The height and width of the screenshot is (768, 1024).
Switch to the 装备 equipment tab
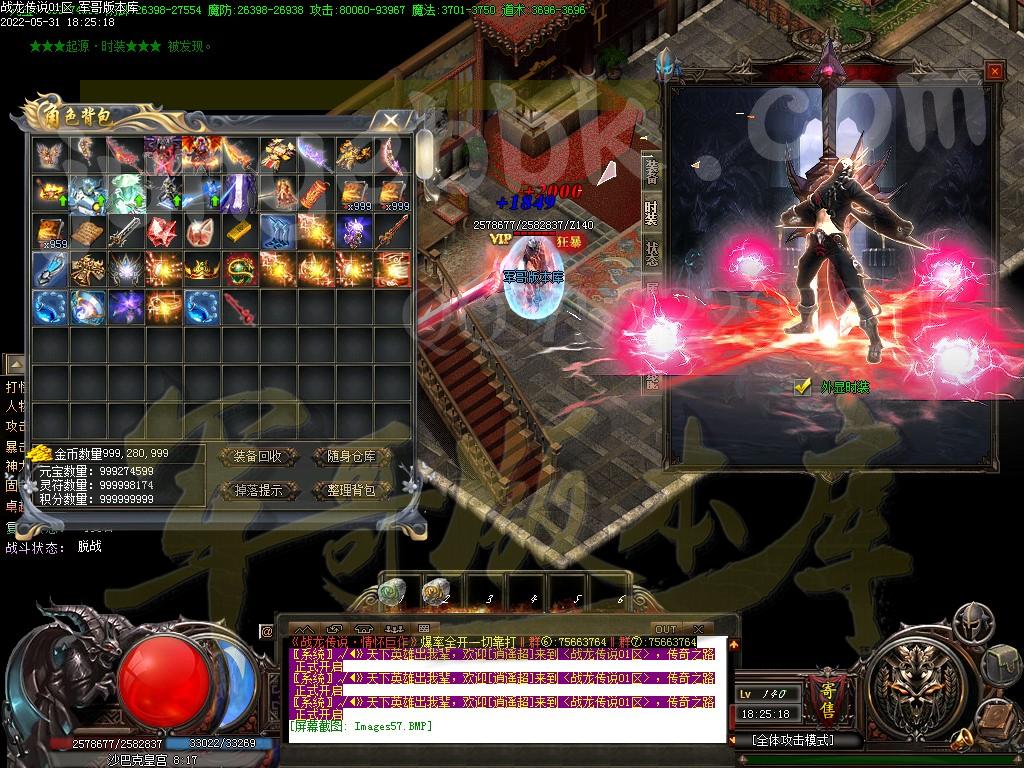point(651,174)
